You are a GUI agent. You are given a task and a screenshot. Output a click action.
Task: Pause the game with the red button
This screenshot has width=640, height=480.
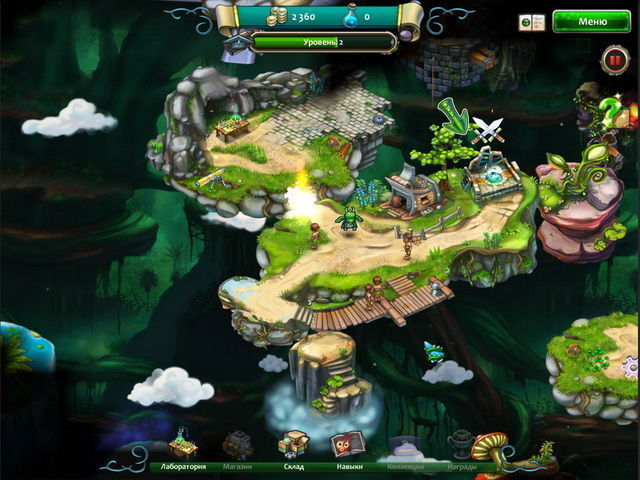(613, 60)
